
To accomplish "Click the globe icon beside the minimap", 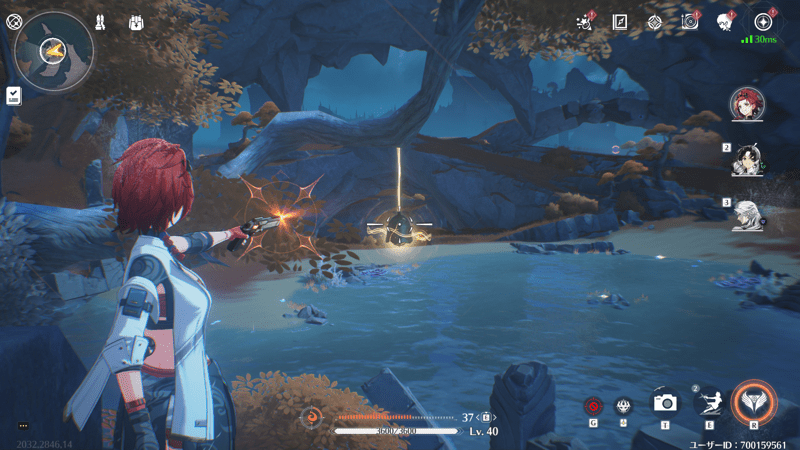I will (14, 21).
